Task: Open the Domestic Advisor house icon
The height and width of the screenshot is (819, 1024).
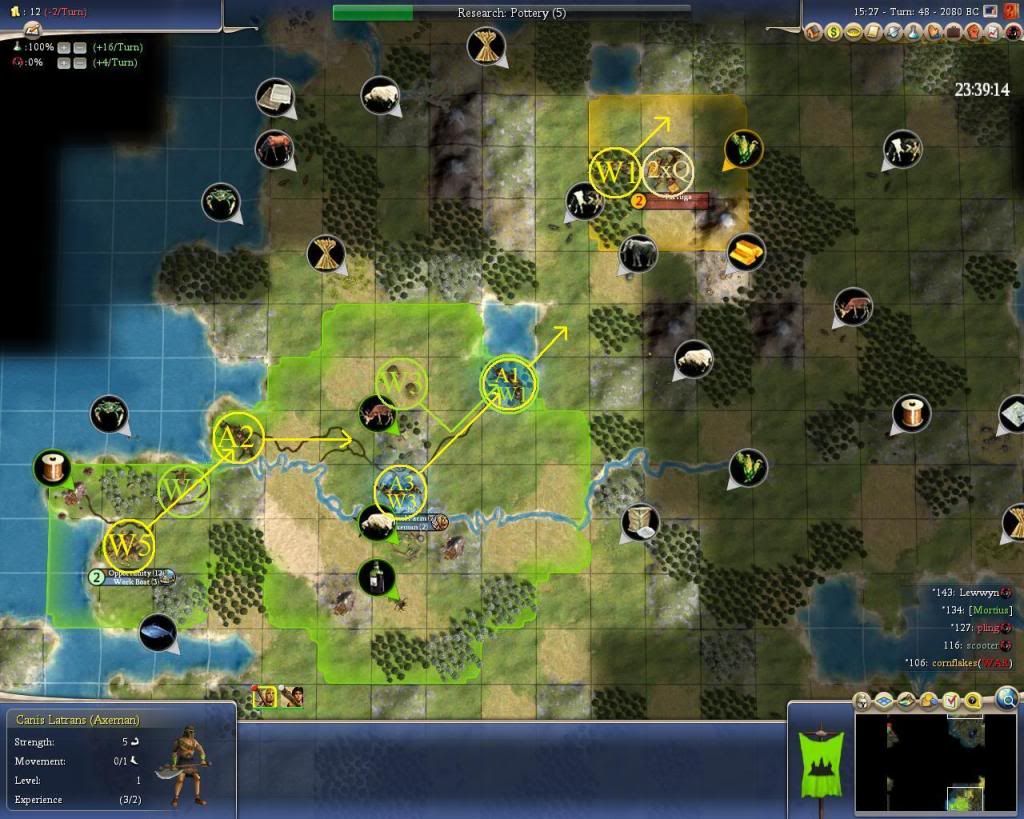Action: 814,33
